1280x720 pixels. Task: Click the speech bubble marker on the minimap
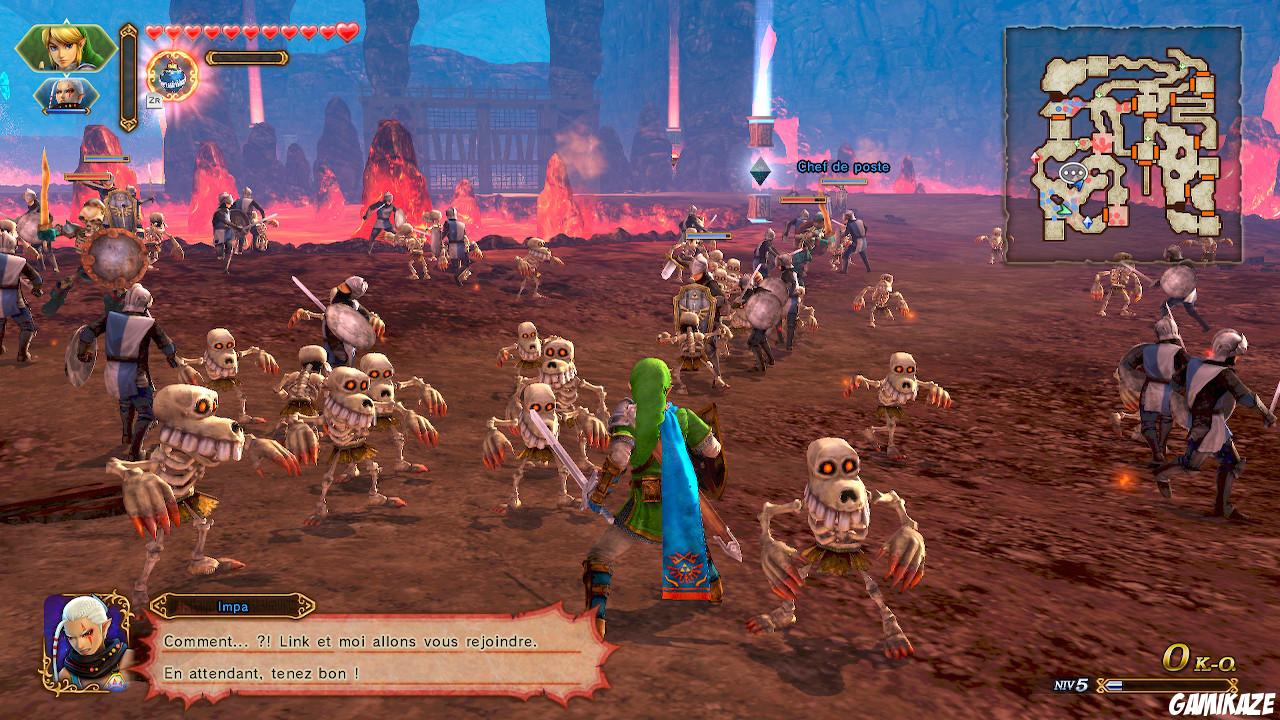1073,173
